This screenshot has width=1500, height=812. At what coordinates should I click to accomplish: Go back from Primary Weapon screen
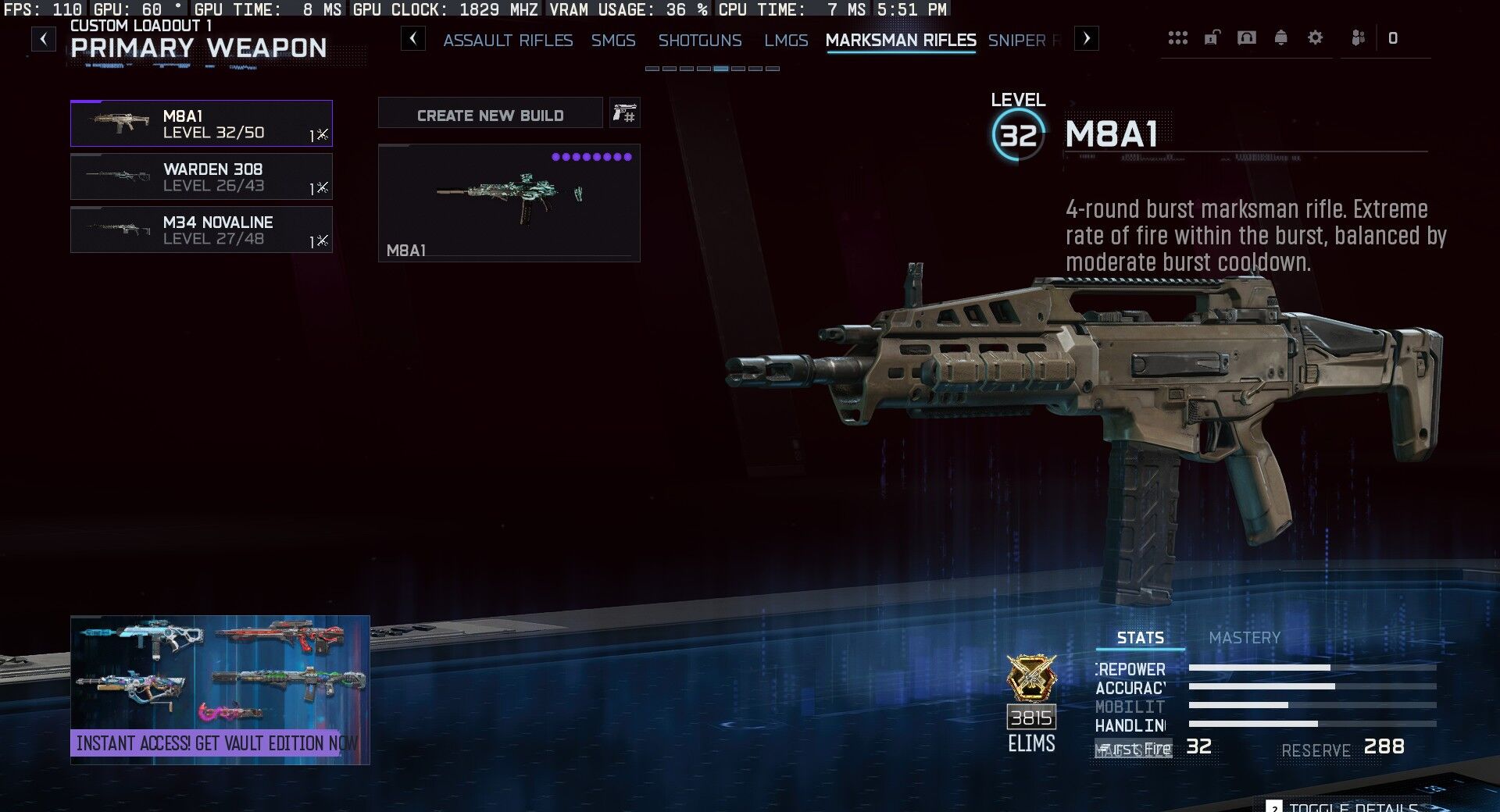click(x=44, y=38)
